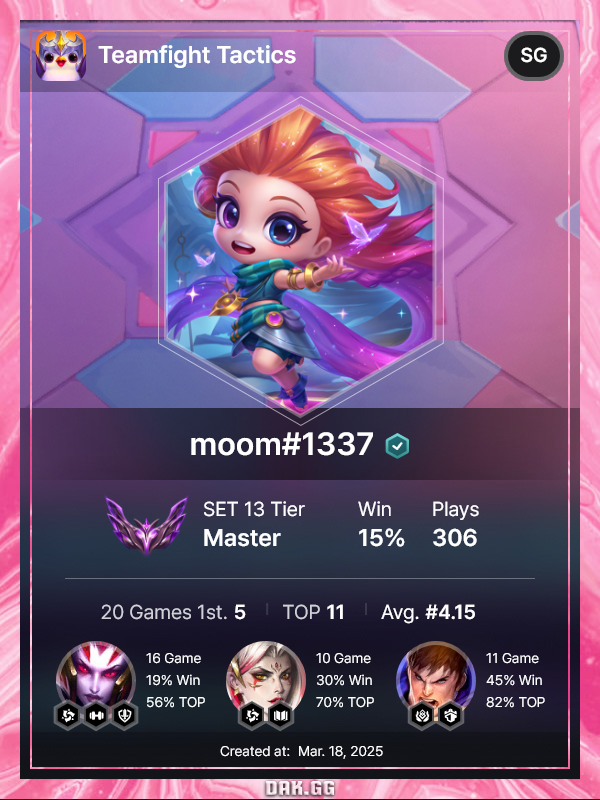Viewport: 600px width, 800px height.
Task: Choose the purple-skinned champion with 16 games
Action: click(x=96, y=678)
